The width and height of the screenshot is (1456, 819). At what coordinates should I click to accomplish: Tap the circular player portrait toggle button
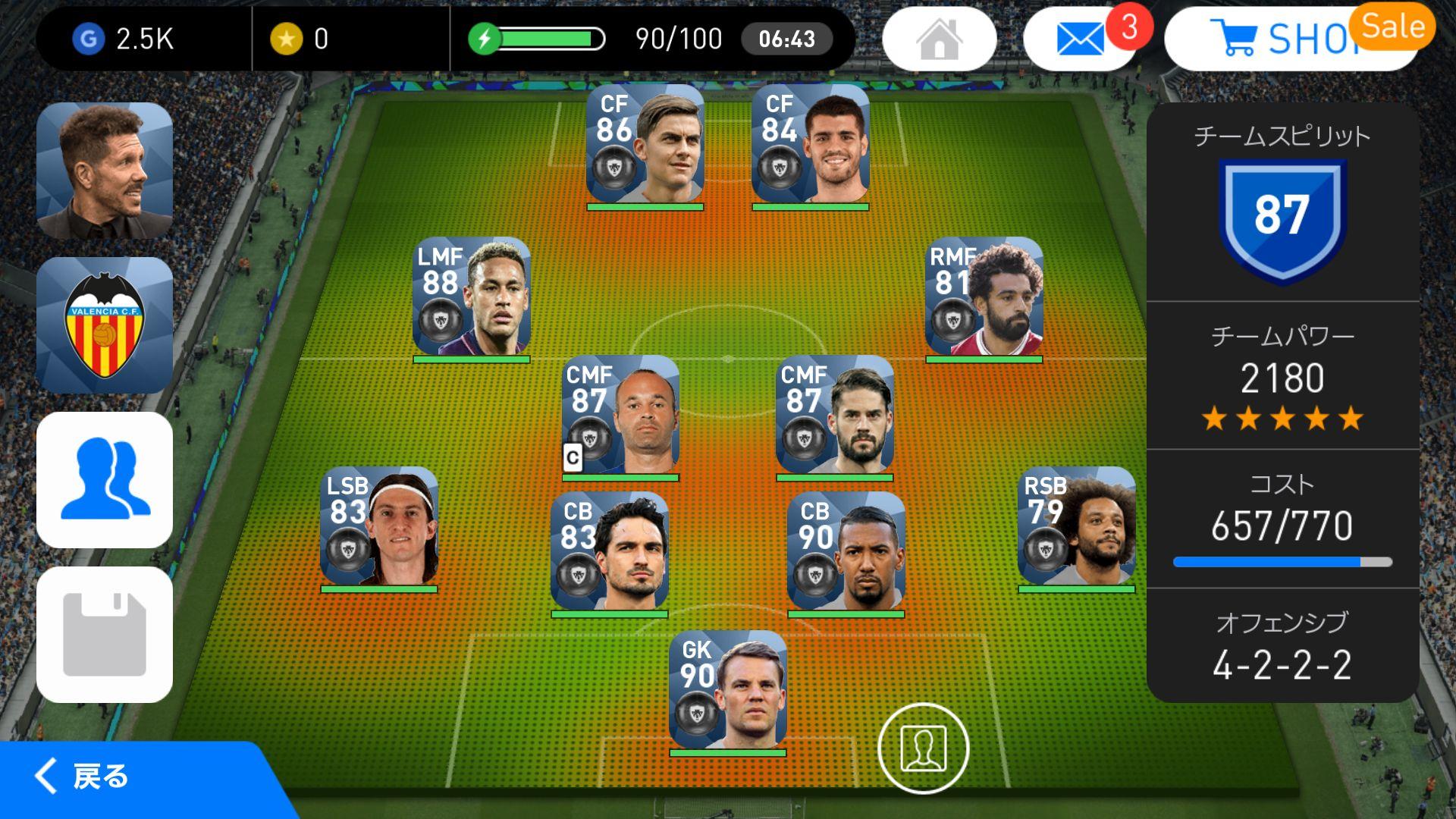coord(923,748)
